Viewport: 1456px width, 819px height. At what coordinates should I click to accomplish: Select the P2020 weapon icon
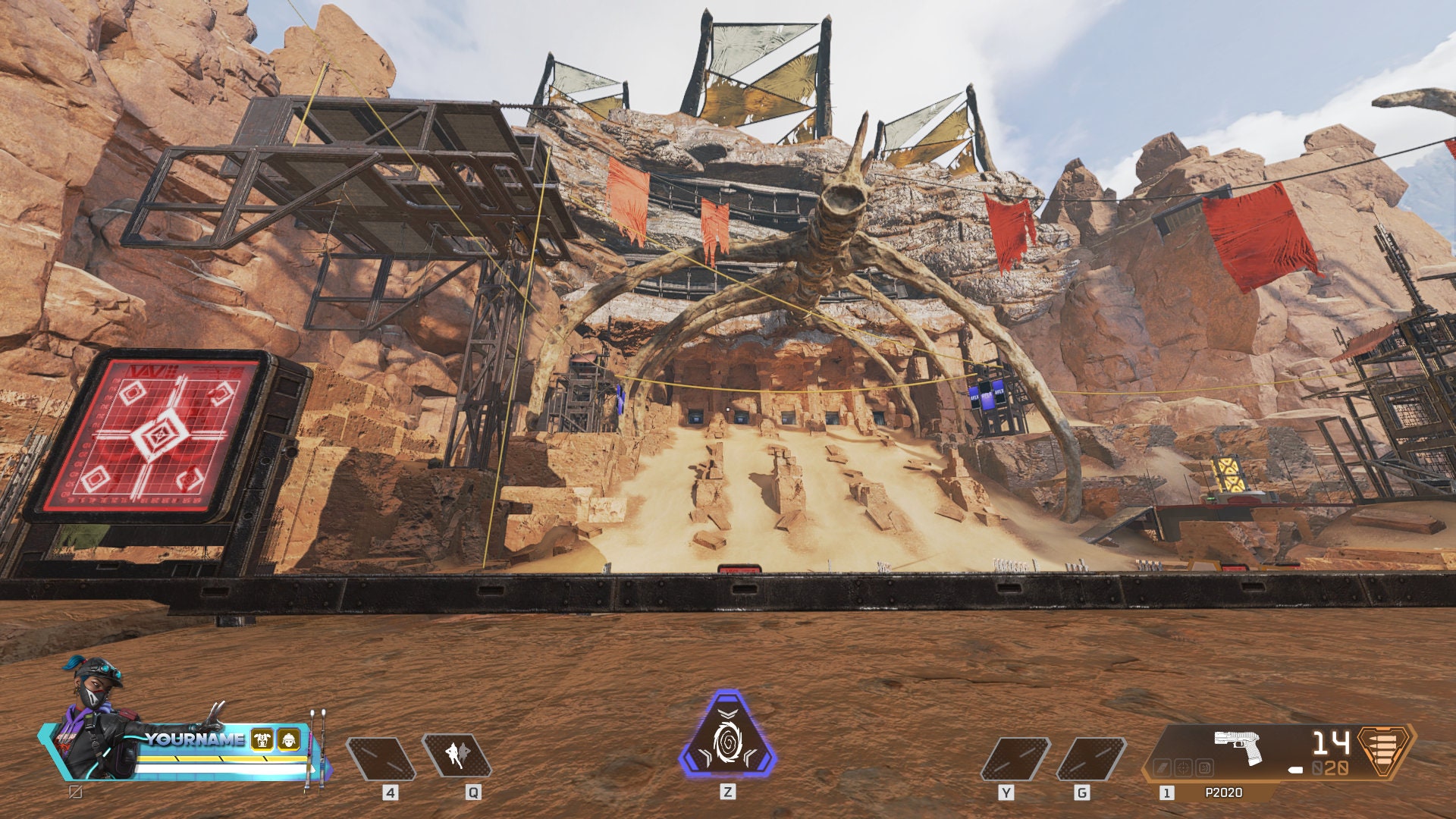1237,745
